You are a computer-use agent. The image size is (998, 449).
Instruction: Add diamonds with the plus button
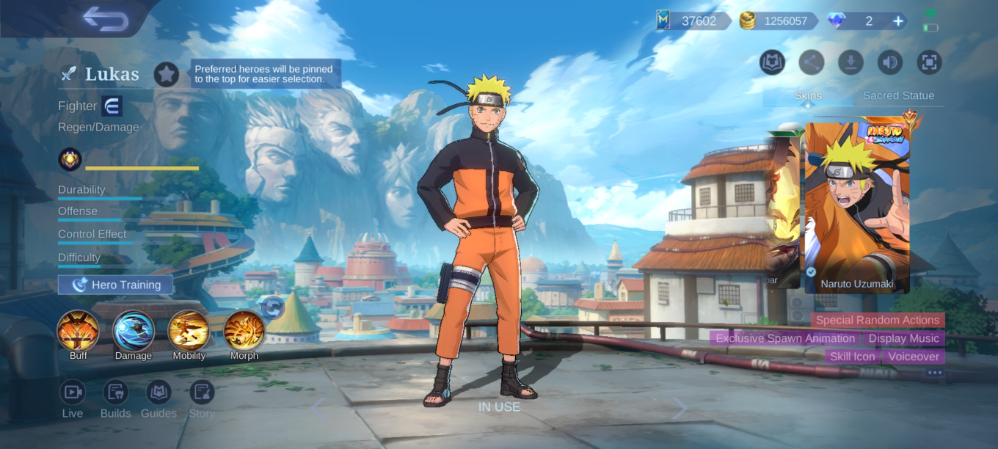[898, 21]
